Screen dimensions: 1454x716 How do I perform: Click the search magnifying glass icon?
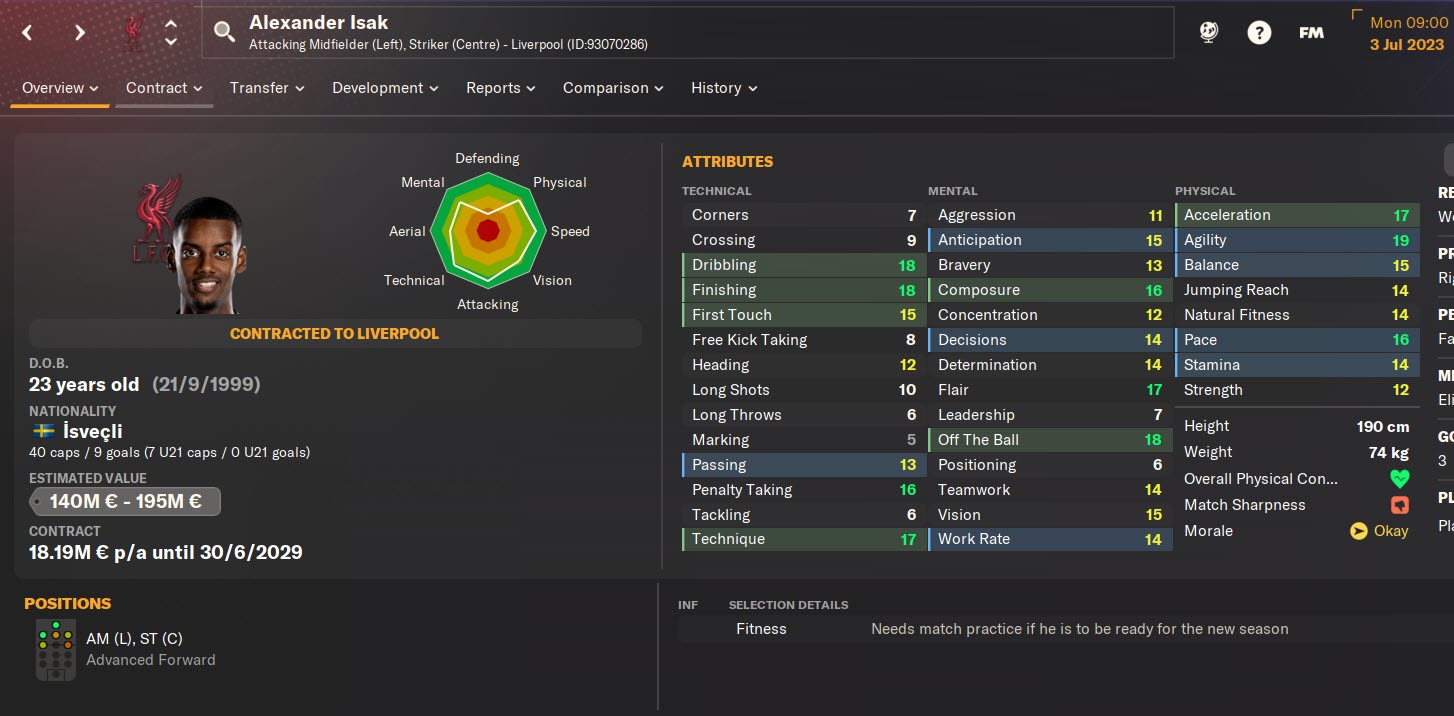(225, 32)
